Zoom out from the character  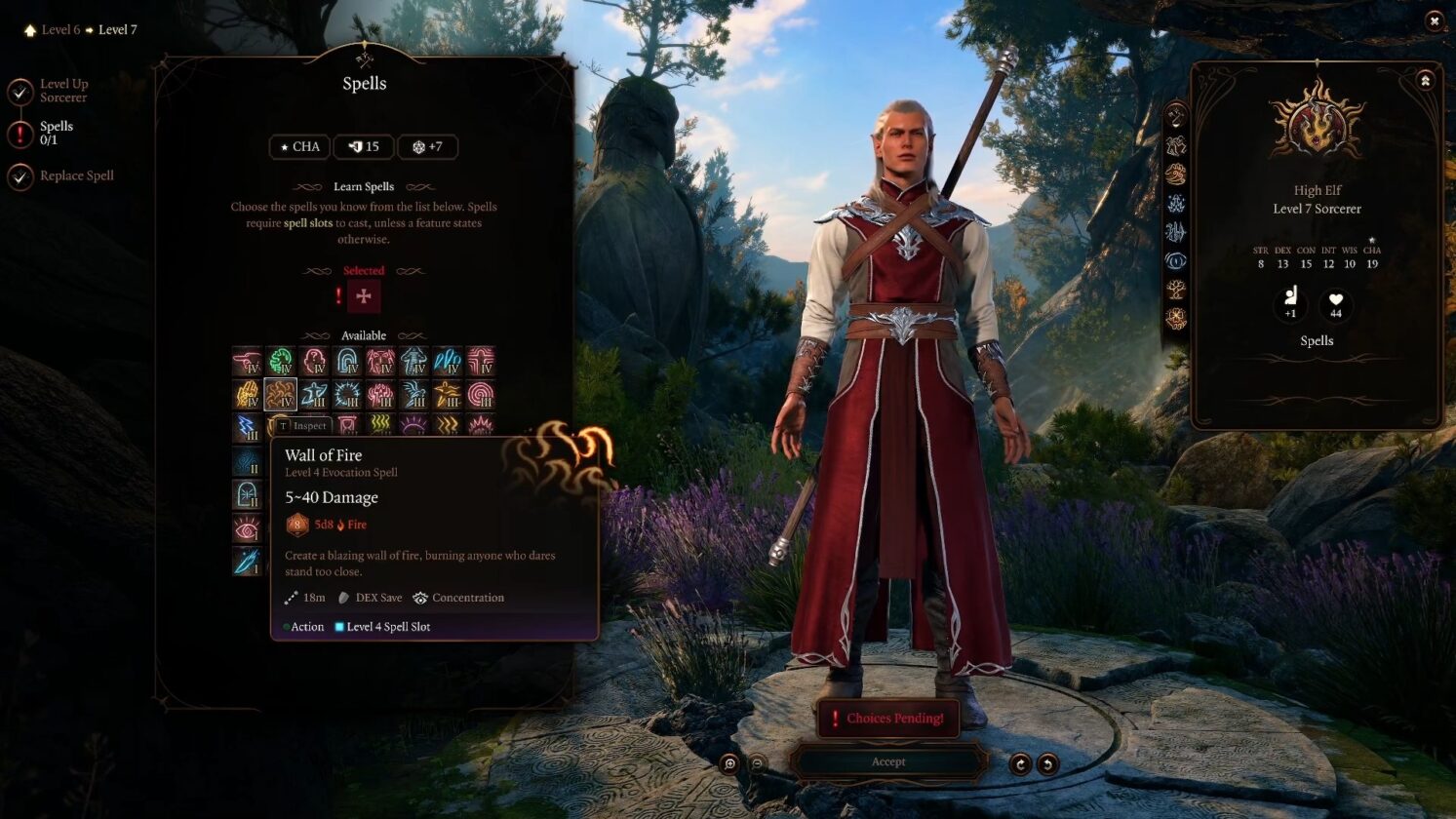tap(757, 763)
